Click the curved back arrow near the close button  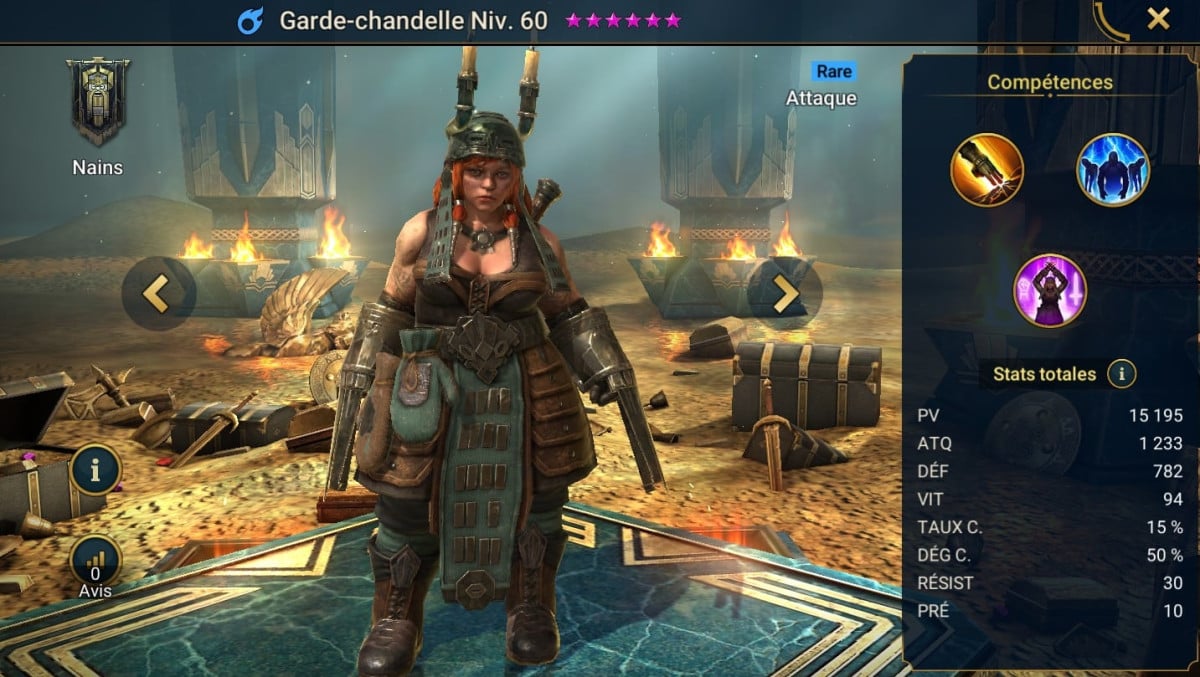(x=1112, y=20)
